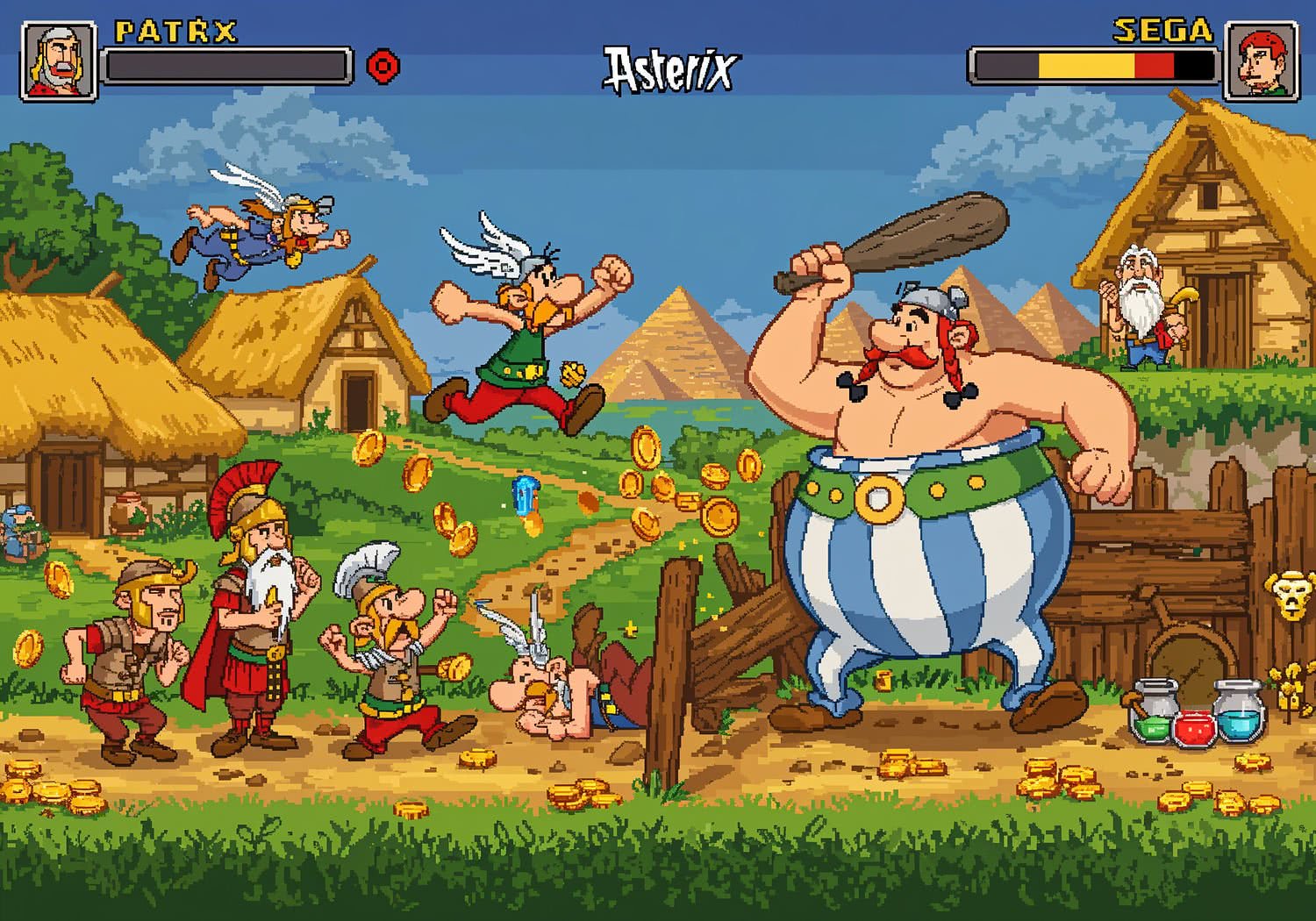Enable the yellow power segment of SEGA's meter

pos(1086,65)
